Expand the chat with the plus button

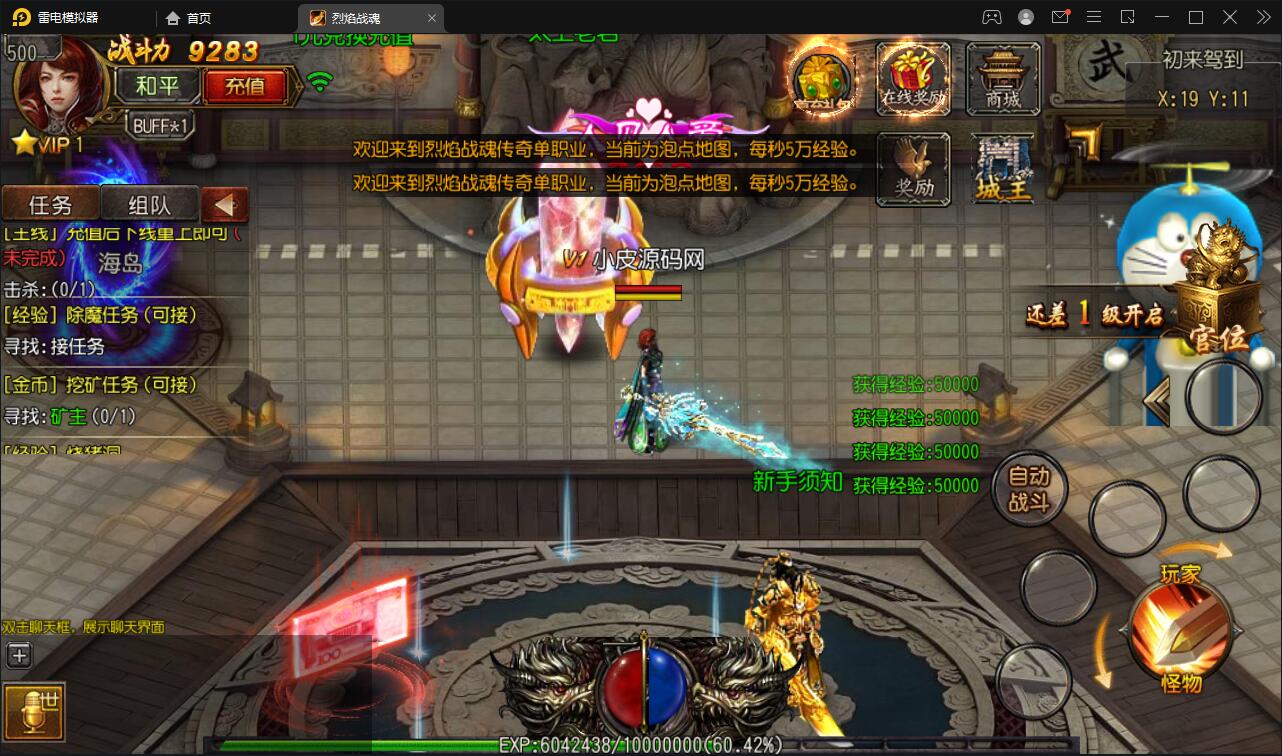19,656
